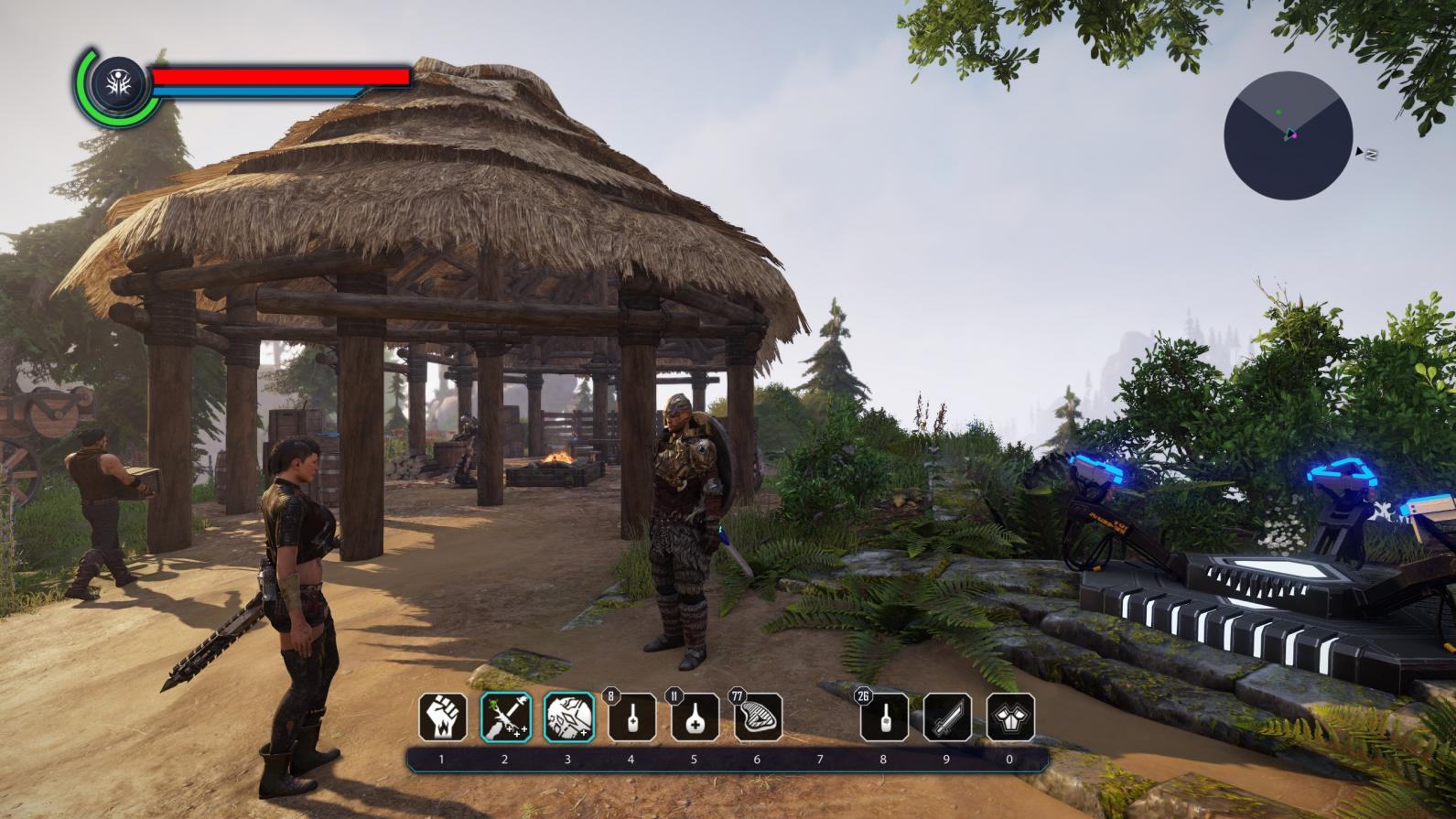Use the bottle item with count 26
Image resolution: width=1456 pixels, height=819 pixels.
coord(885,717)
